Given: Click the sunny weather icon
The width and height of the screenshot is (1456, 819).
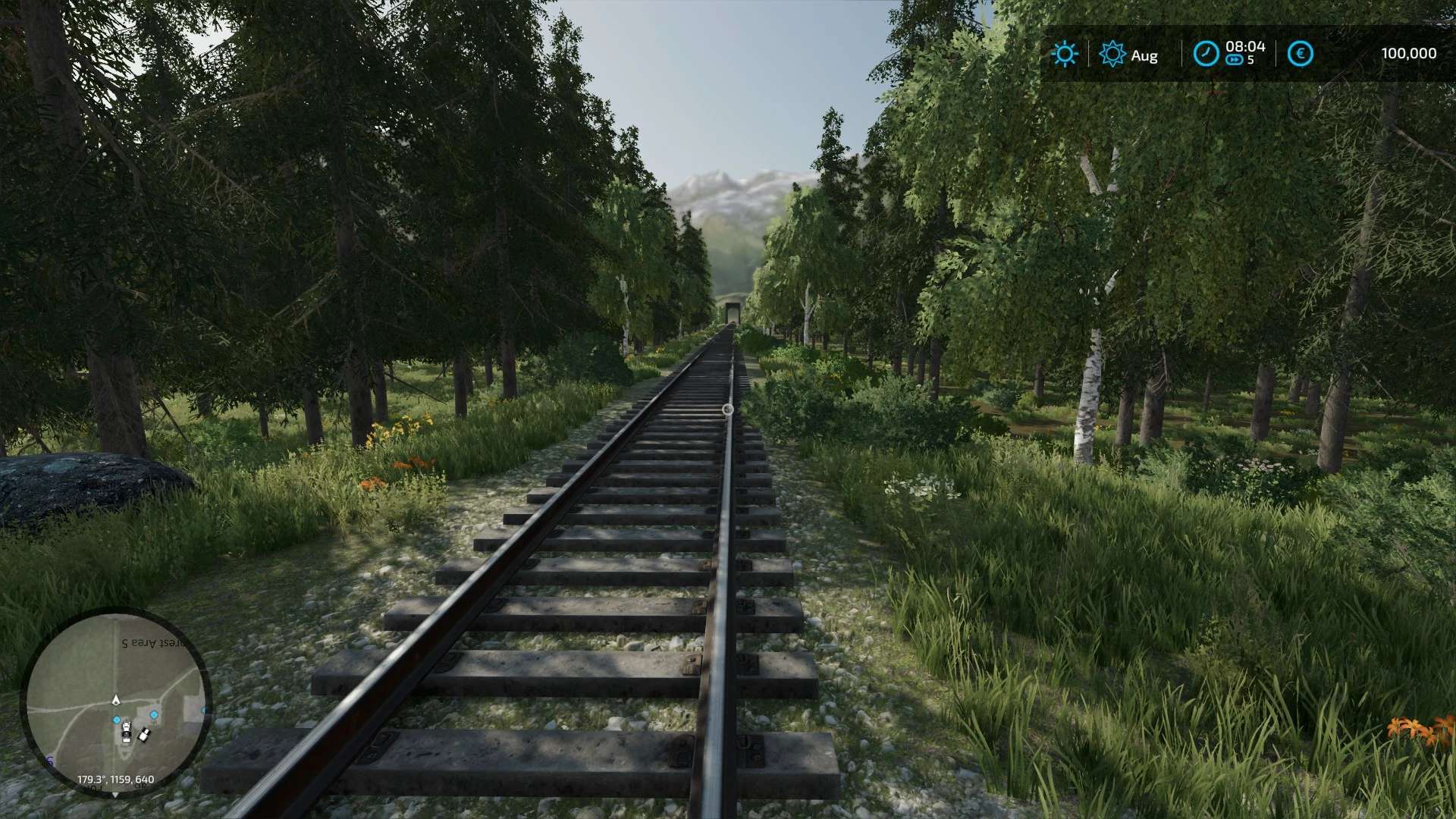Looking at the screenshot, I should pyautogui.click(x=1065, y=54).
